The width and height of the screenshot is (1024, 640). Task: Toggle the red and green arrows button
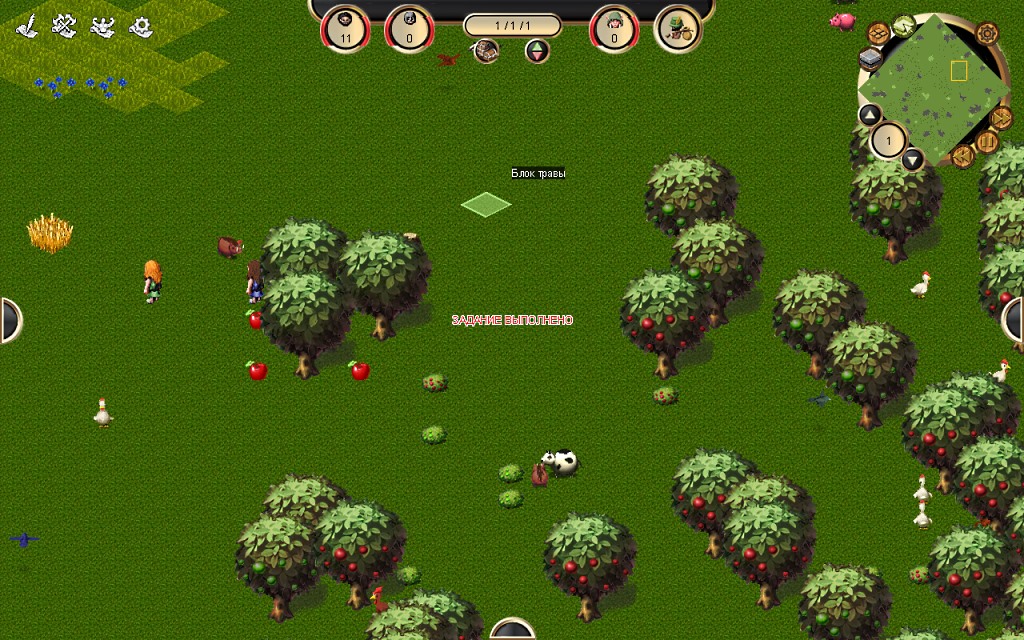538,51
